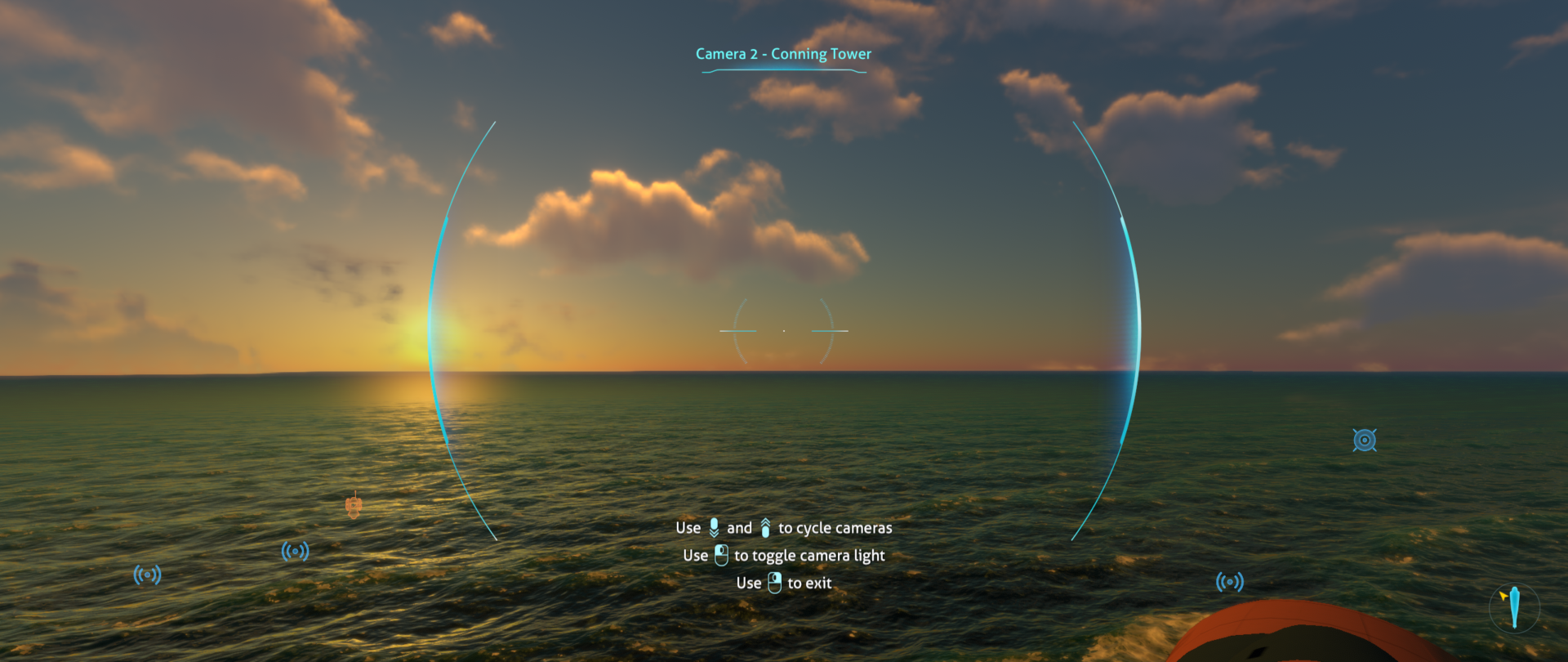Image resolution: width=1568 pixels, height=662 pixels.
Task: Click the bracket under the camera title
Action: pyautogui.click(x=783, y=72)
